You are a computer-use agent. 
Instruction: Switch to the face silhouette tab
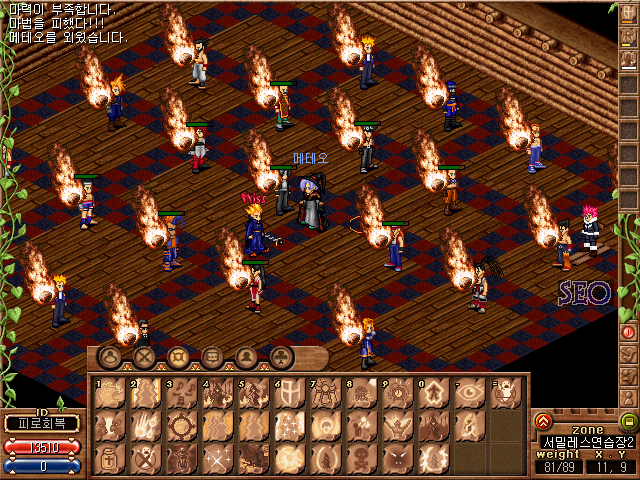pyautogui.click(x=246, y=356)
